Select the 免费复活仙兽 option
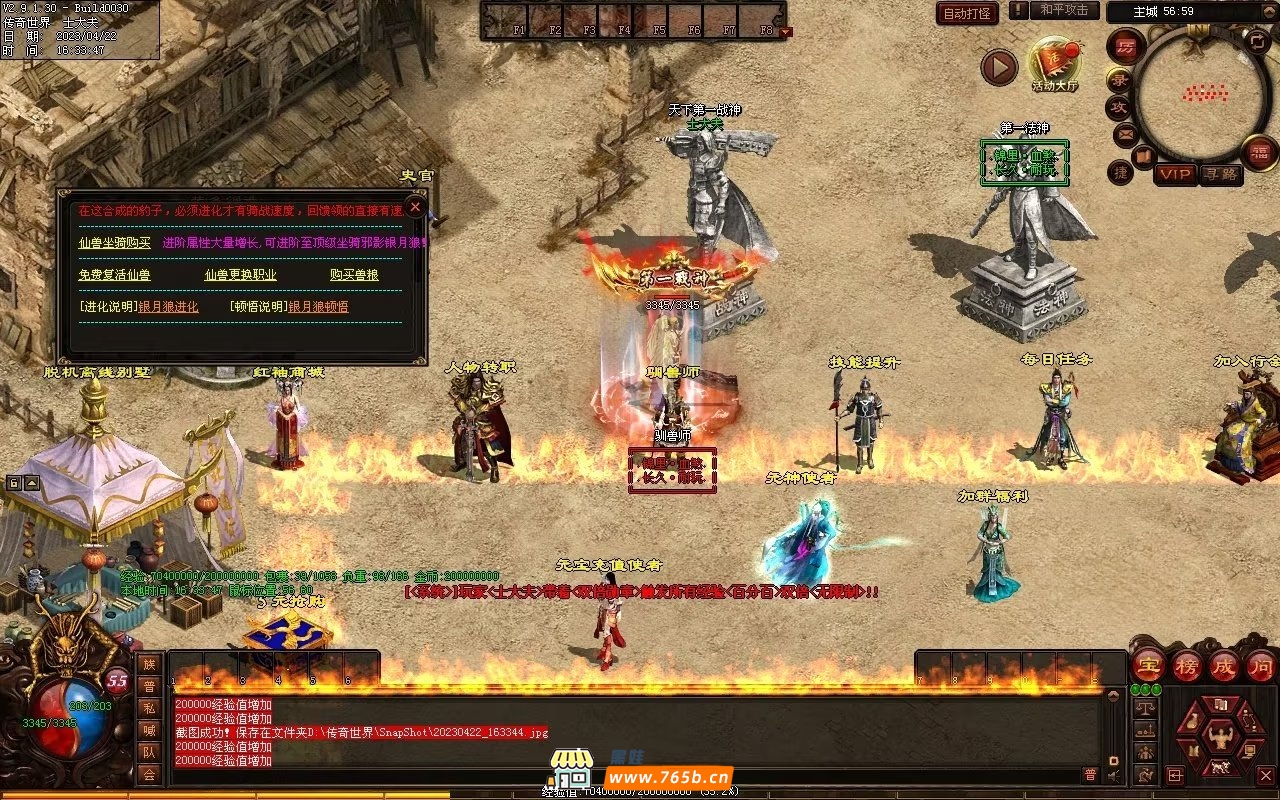Image resolution: width=1280 pixels, height=800 pixels. tap(115, 274)
